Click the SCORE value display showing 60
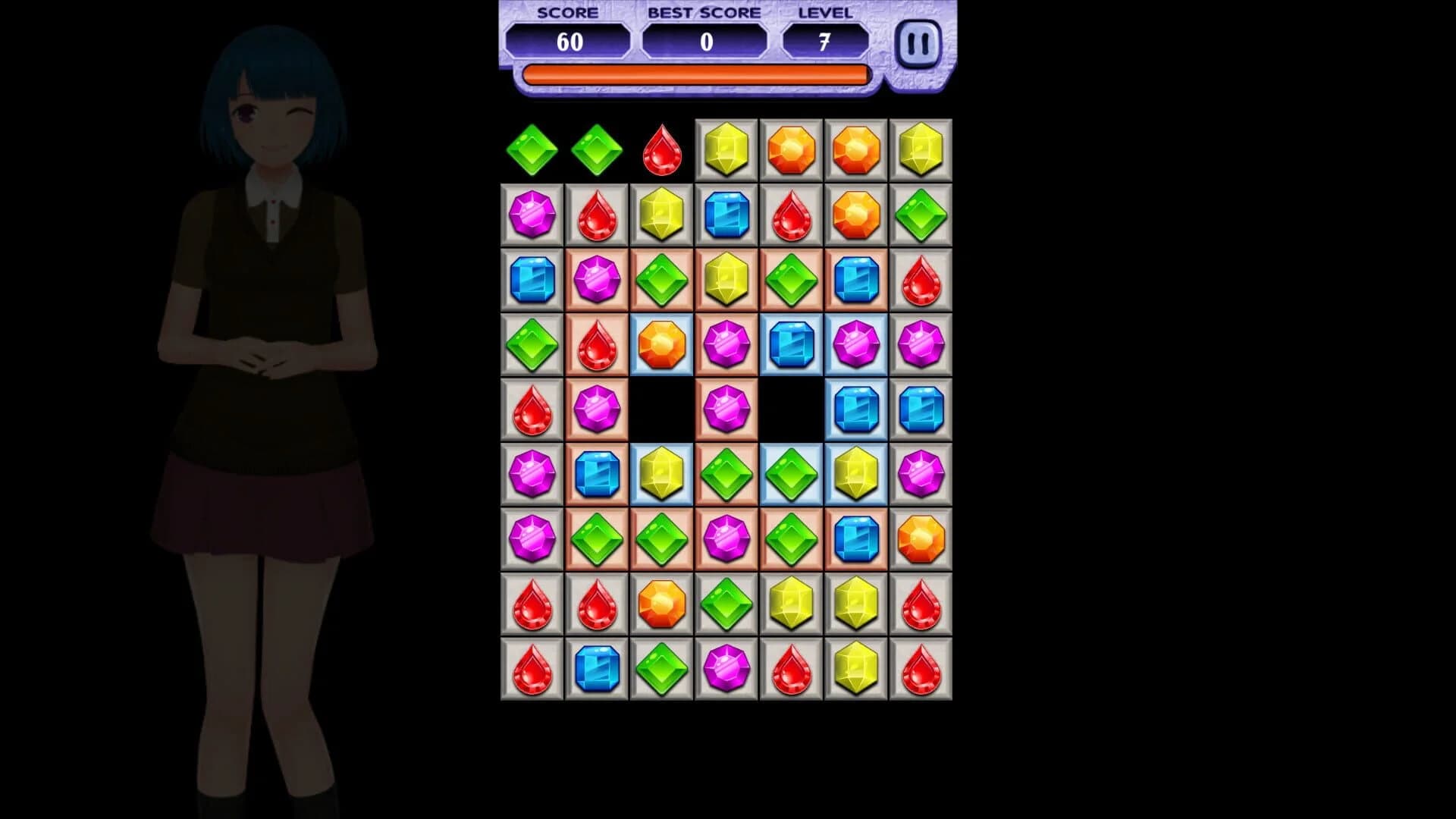 [569, 42]
